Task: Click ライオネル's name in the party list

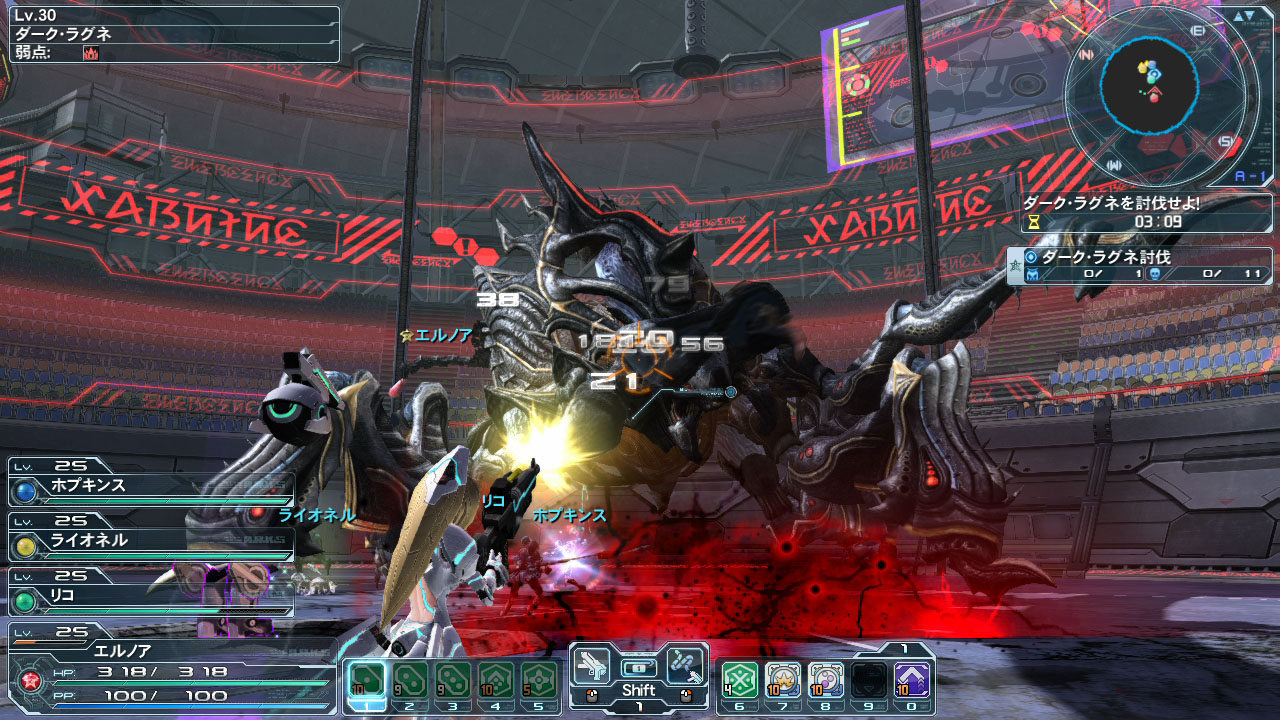Action: tap(88, 540)
